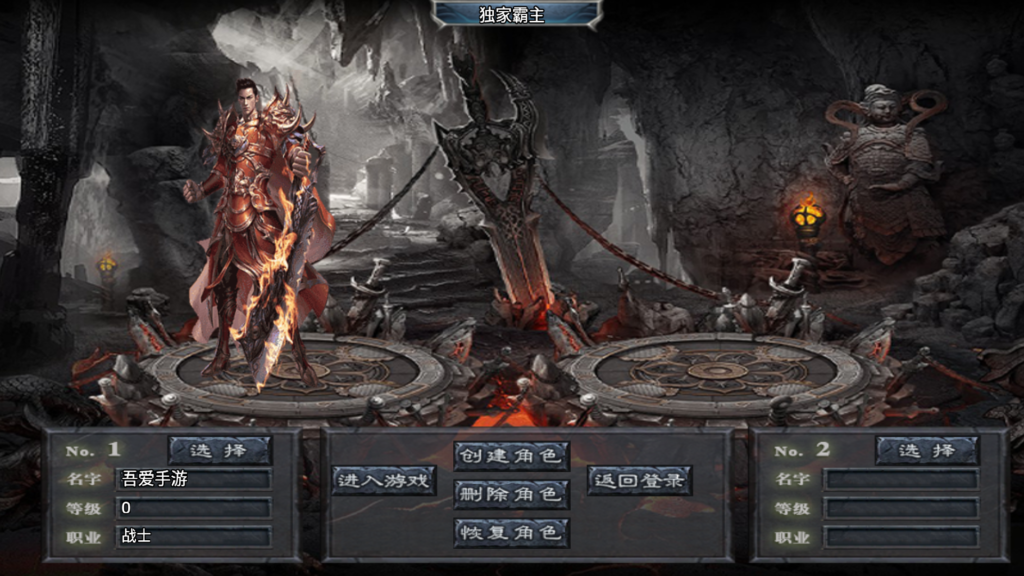Select character slot No. 1

point(220,450)
